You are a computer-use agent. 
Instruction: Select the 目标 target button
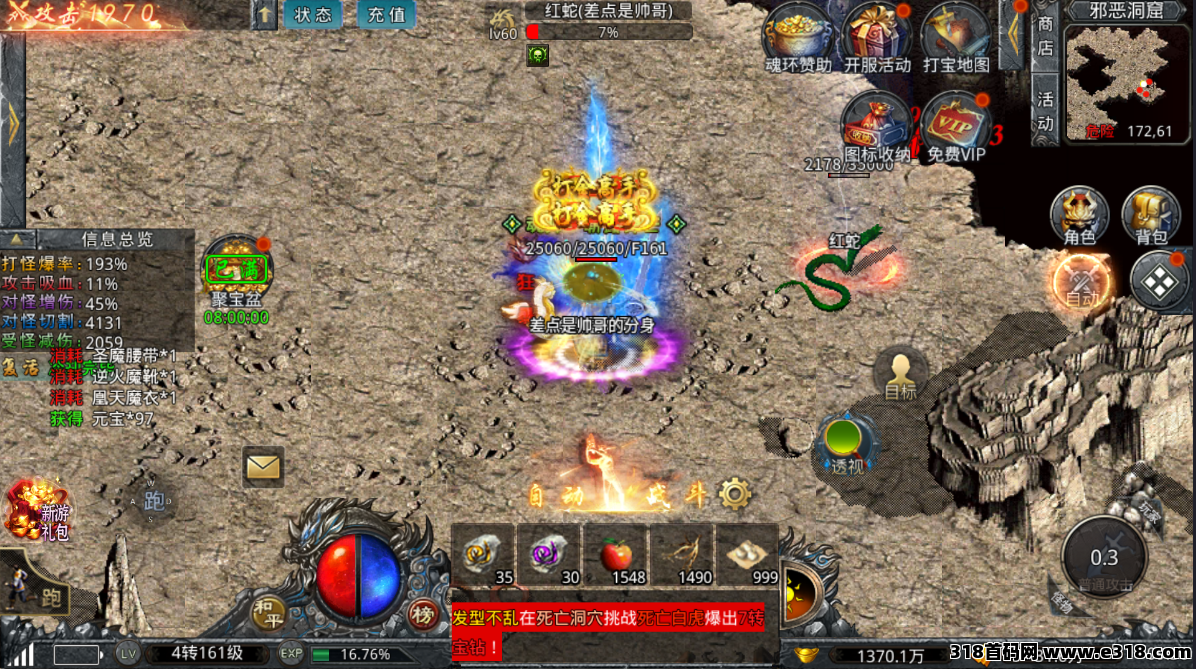(900, 375)
